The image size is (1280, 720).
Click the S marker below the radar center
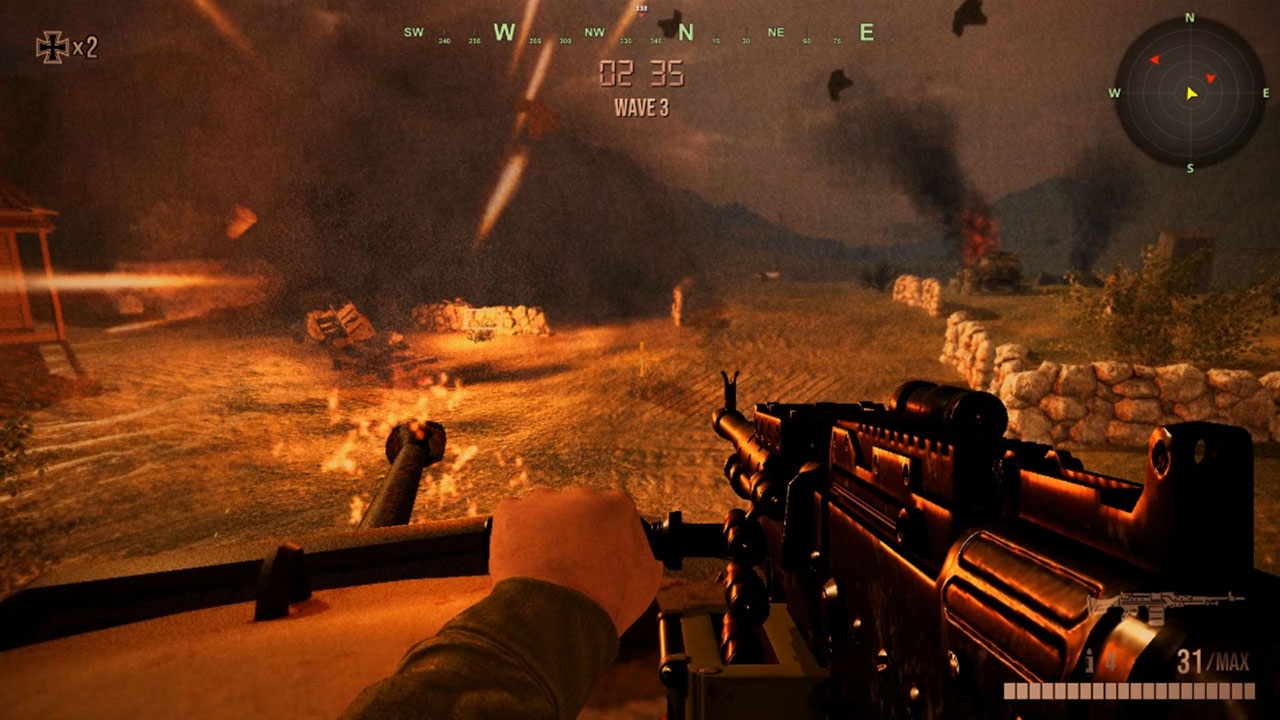pos(1190,168)
